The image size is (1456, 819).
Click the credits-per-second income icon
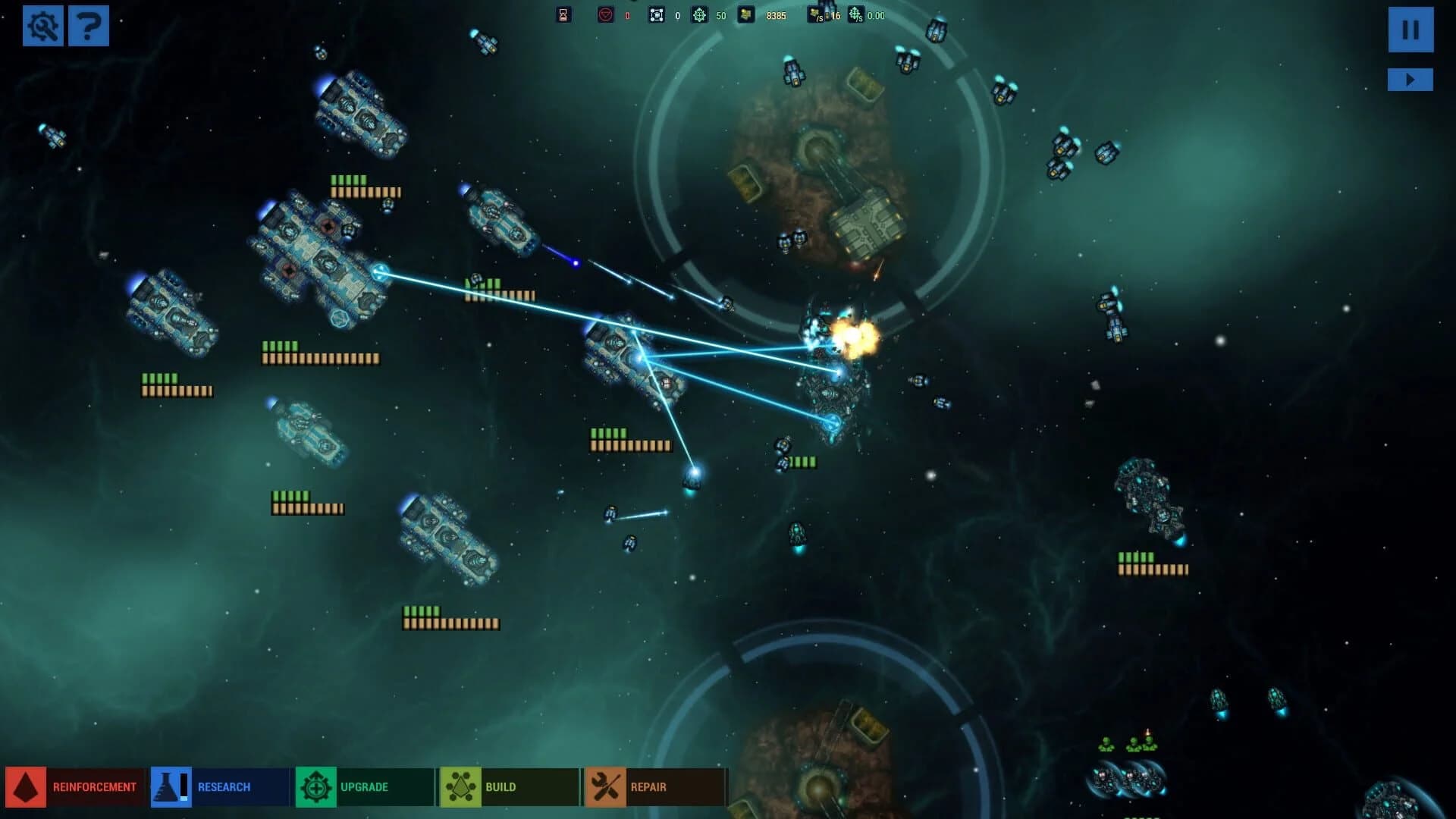pos(817,14)
